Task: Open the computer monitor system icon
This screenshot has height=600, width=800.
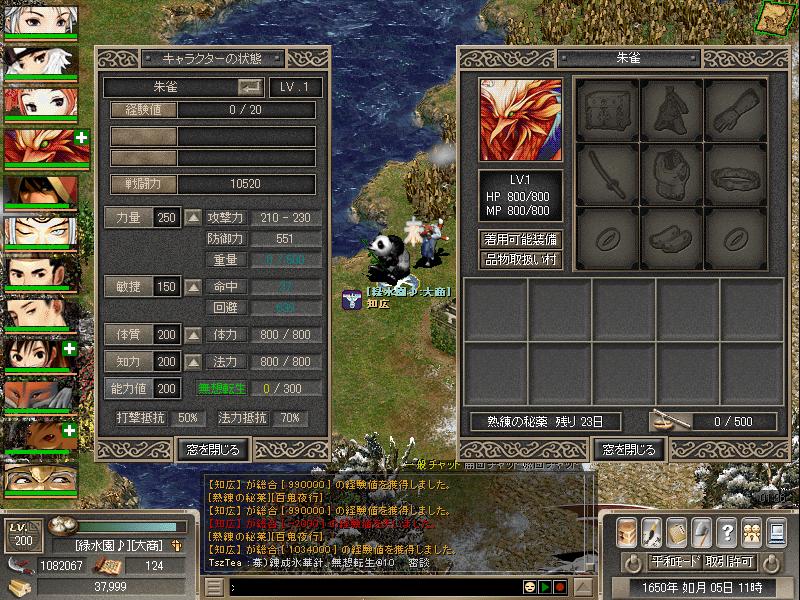Action: (x=777, y=532)
